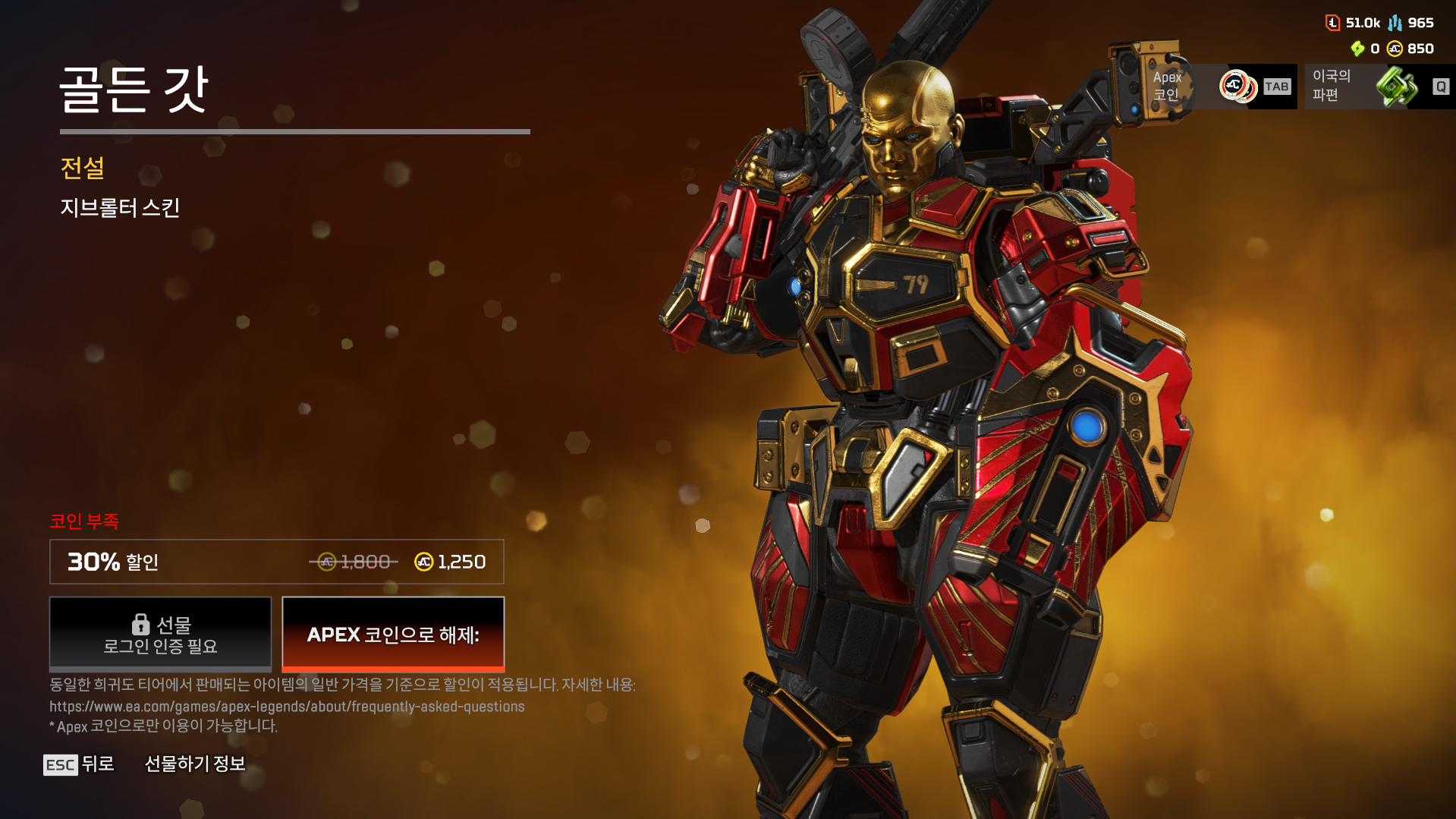1456x819 pixels.
Task: Select the locked 선물 gift button
Action: click(x=159, y=635)
